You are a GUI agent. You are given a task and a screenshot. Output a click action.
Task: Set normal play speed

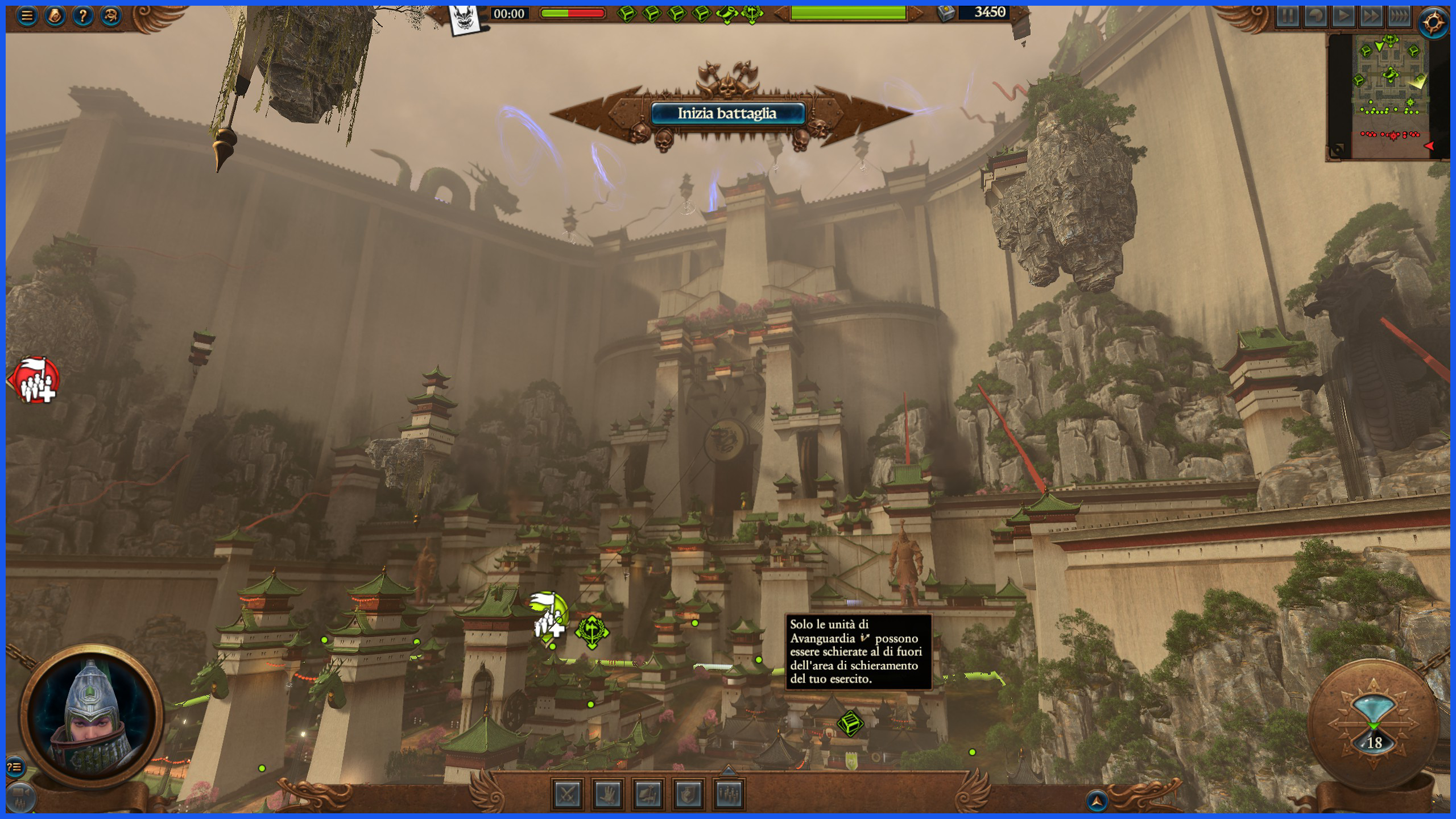pyautogui.click(x=1343, y=16)
